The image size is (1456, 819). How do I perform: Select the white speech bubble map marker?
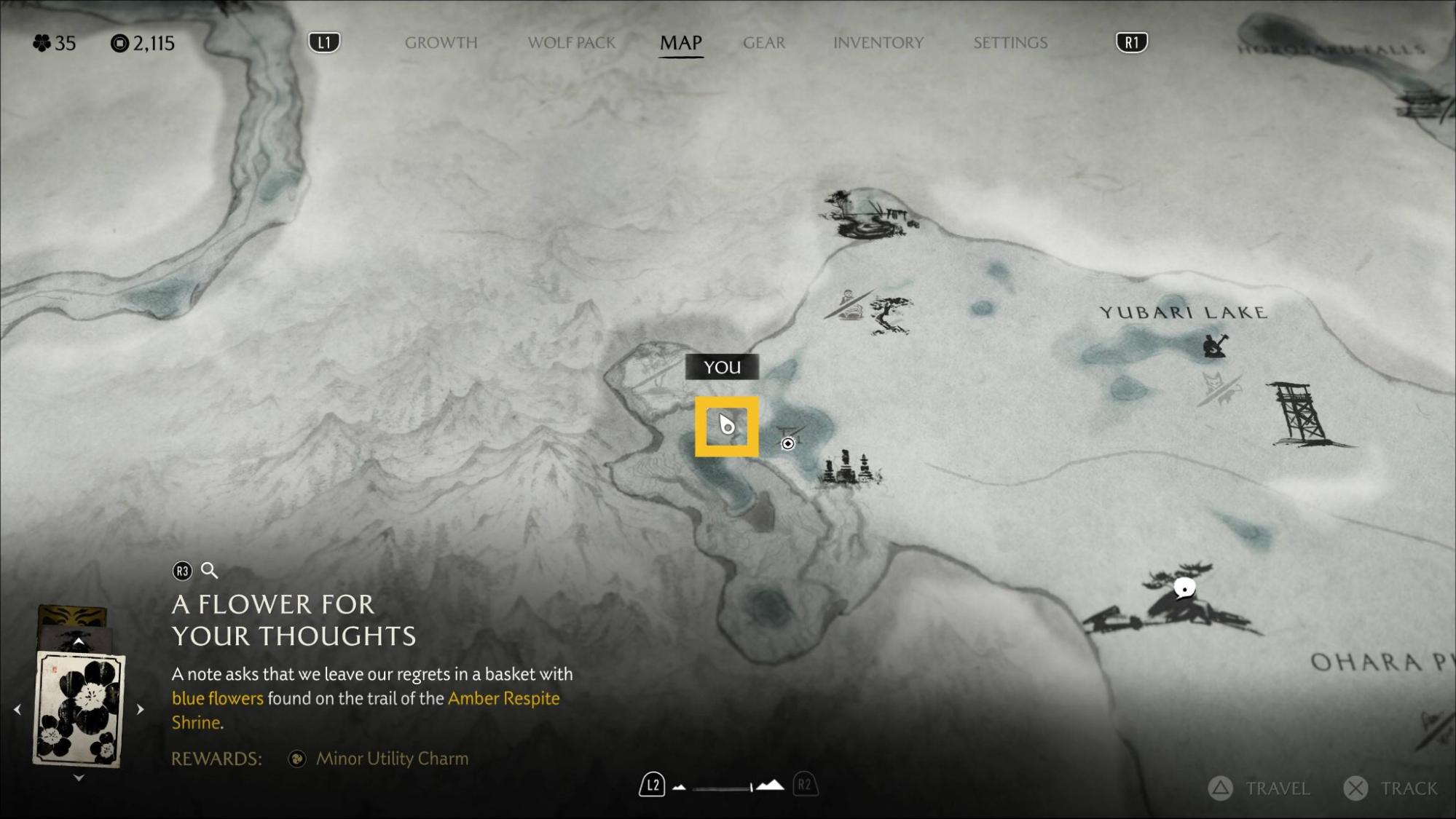[x=1184, y=588]
